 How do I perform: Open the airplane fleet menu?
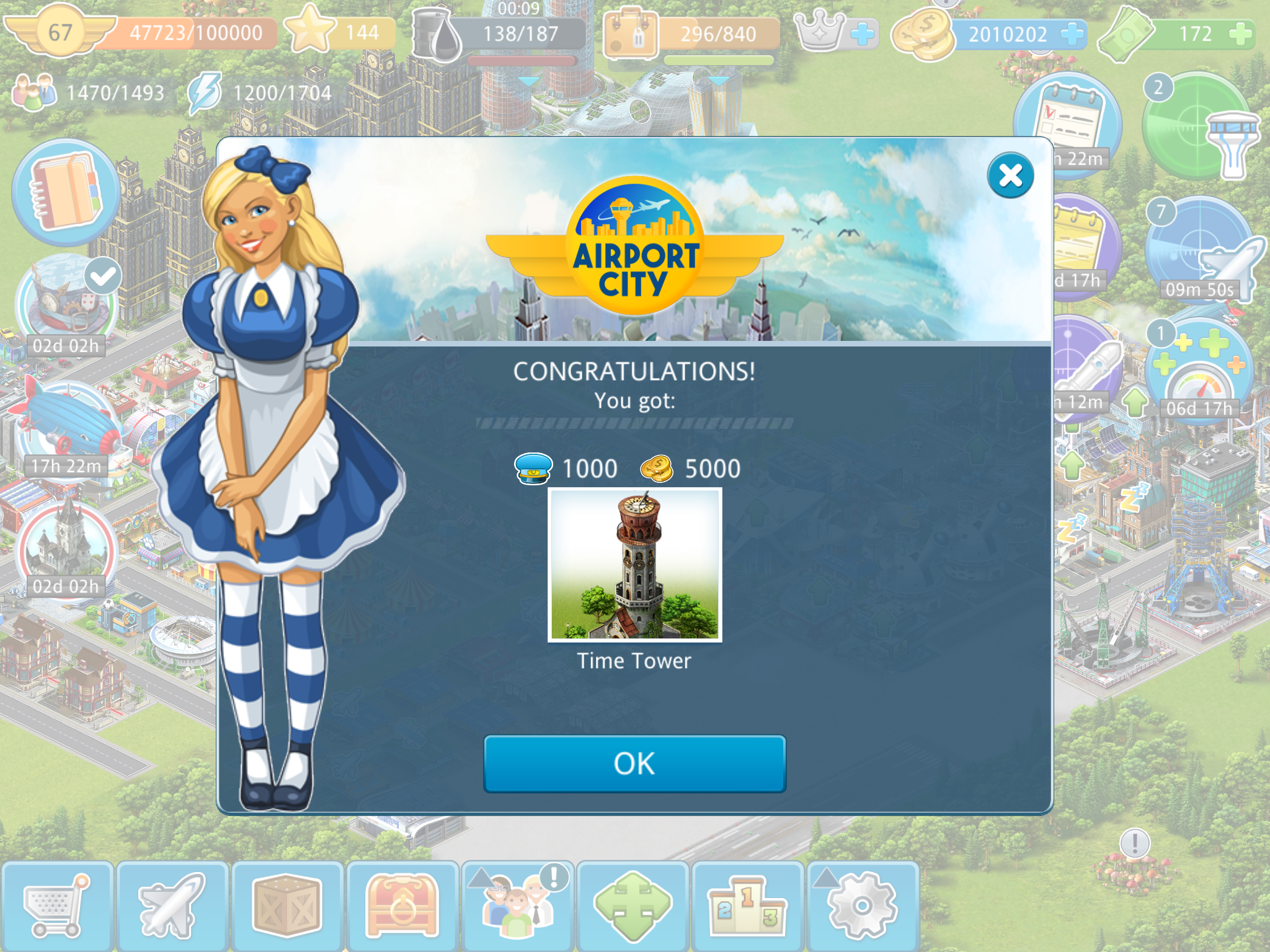172,906
